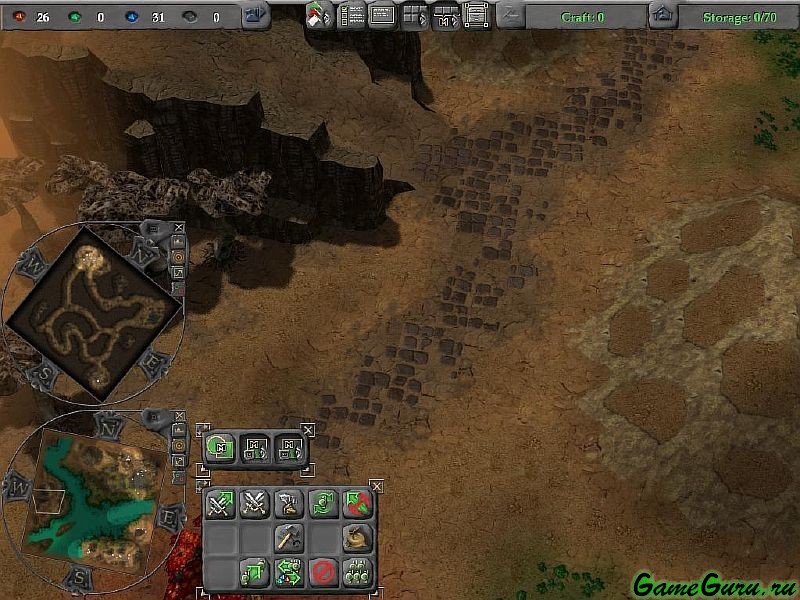This screenshot has width=800, height=600.
Task: Select the green left-right arrows command
Action: pos(288,572)
